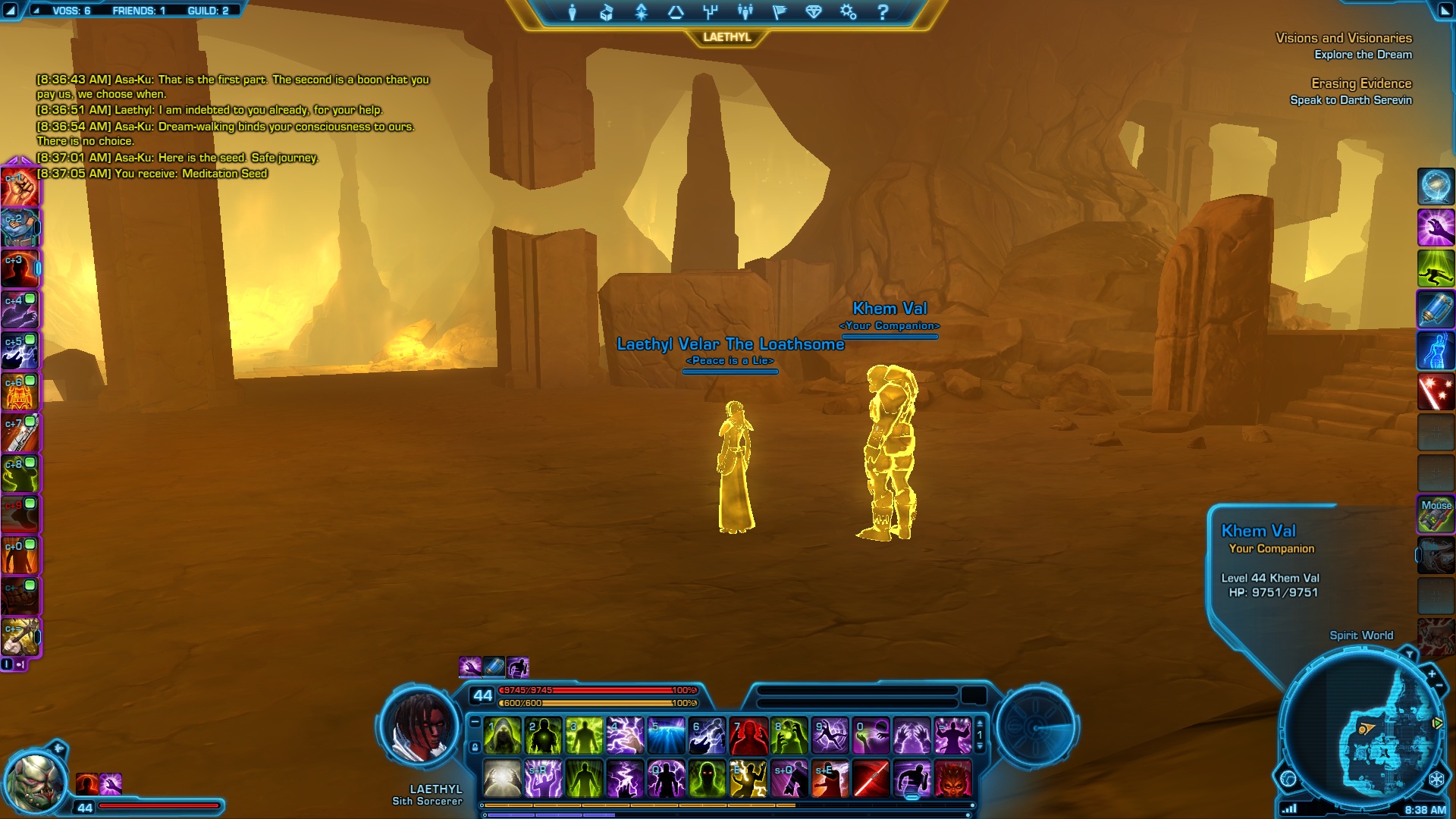Select the Erasing Evidence mission tracker

click(1361, 83)
